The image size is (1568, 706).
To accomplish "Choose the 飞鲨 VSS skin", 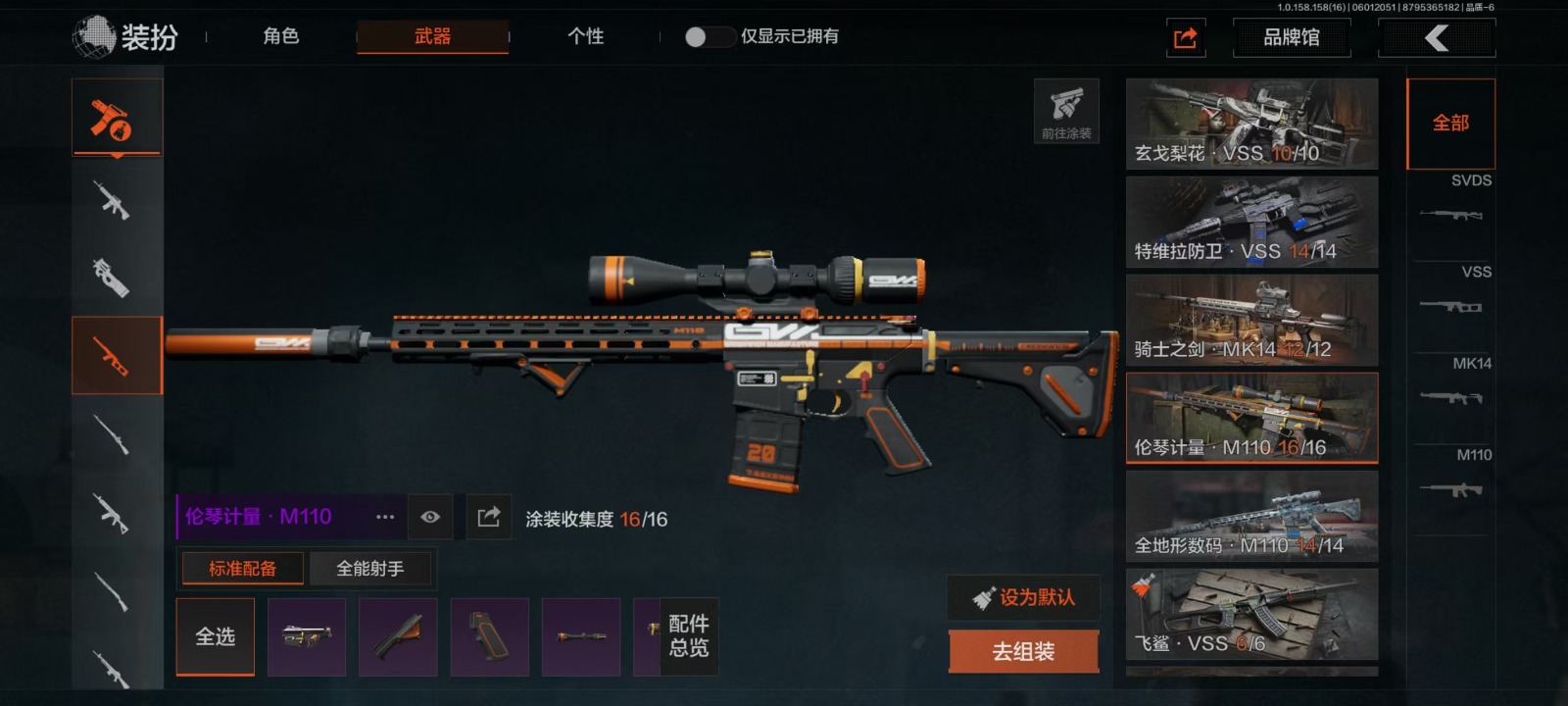I will pos(1251,615).
